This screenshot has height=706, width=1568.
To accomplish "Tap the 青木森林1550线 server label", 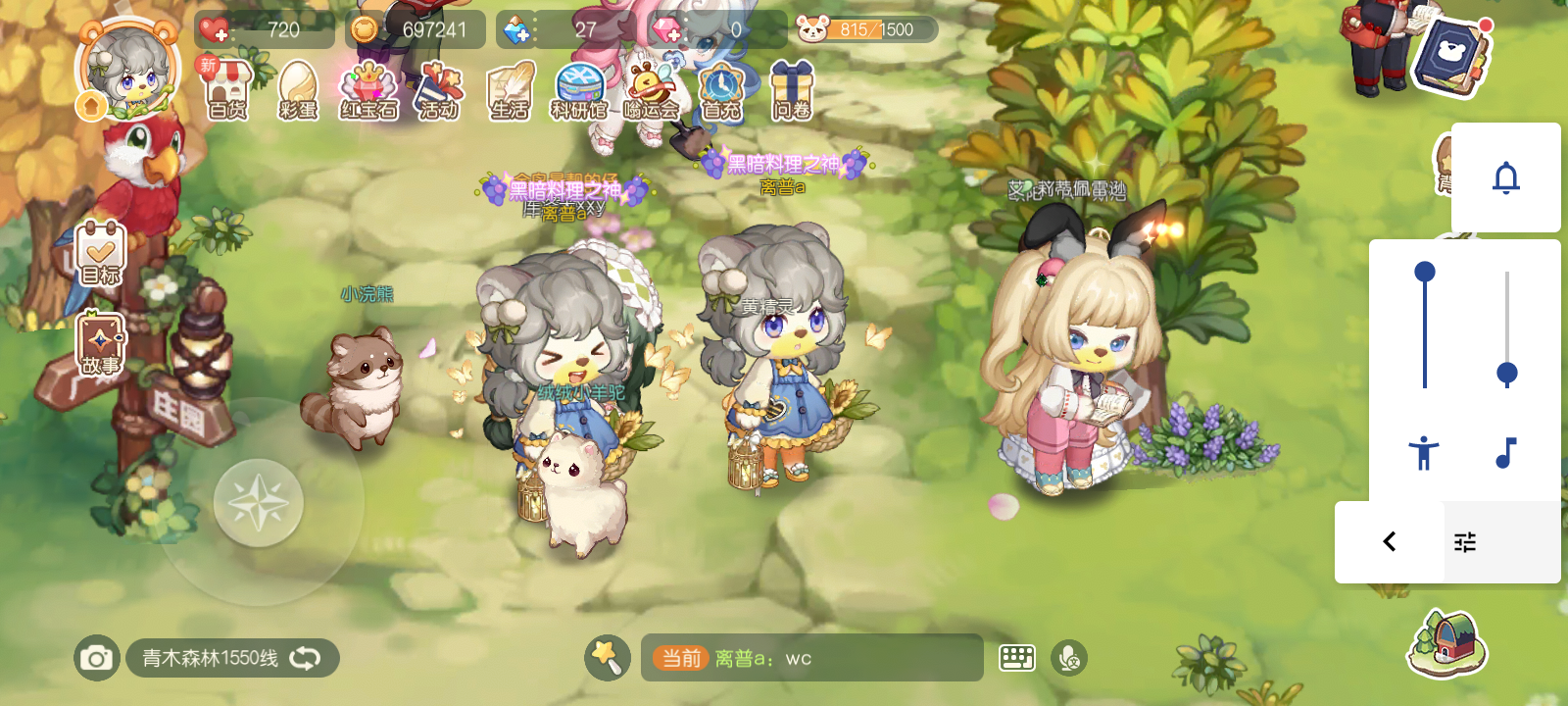I will (x=209, y=659).
